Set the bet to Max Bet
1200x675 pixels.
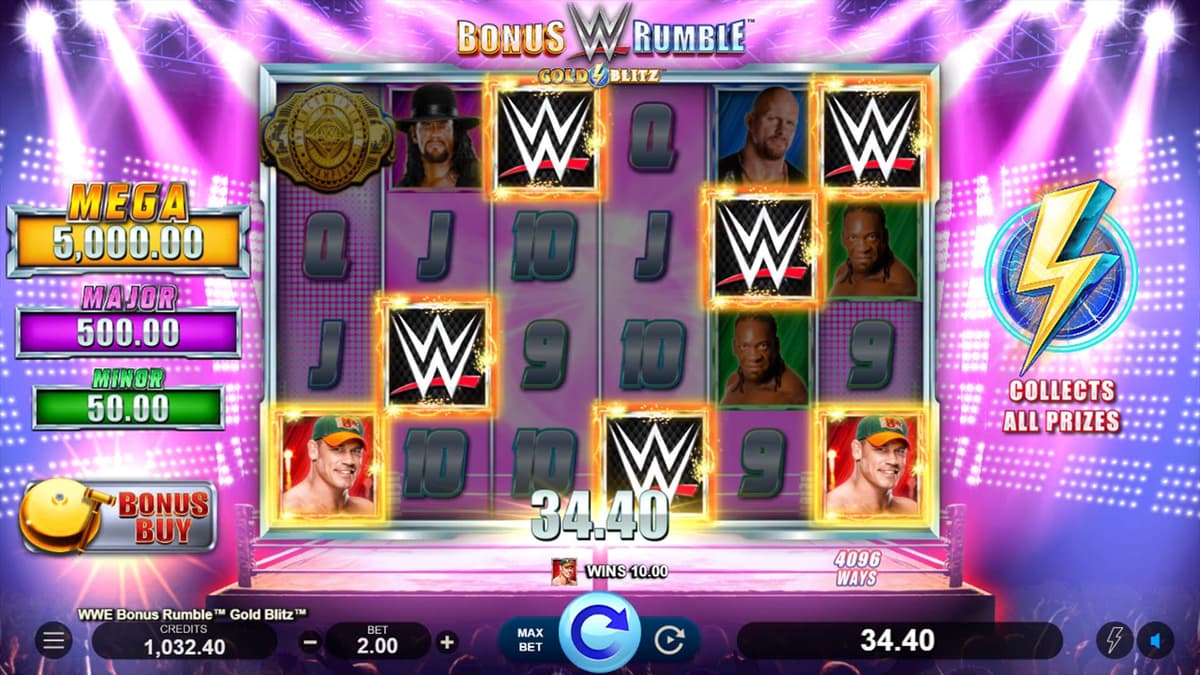point(529,640)
